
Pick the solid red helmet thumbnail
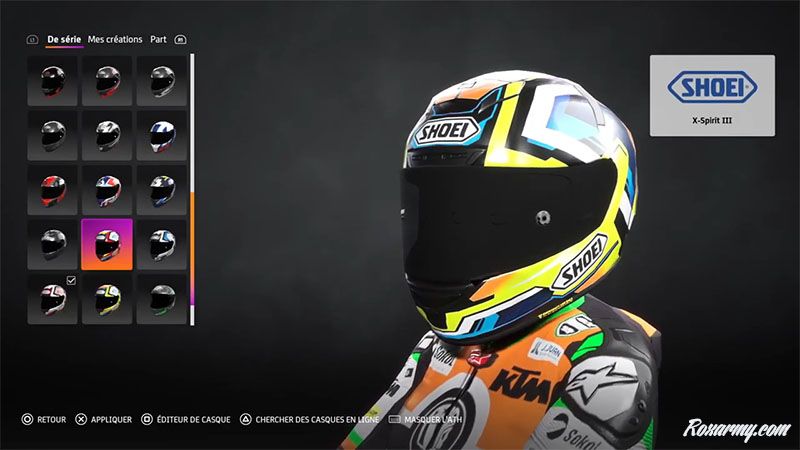coord(52,189)
